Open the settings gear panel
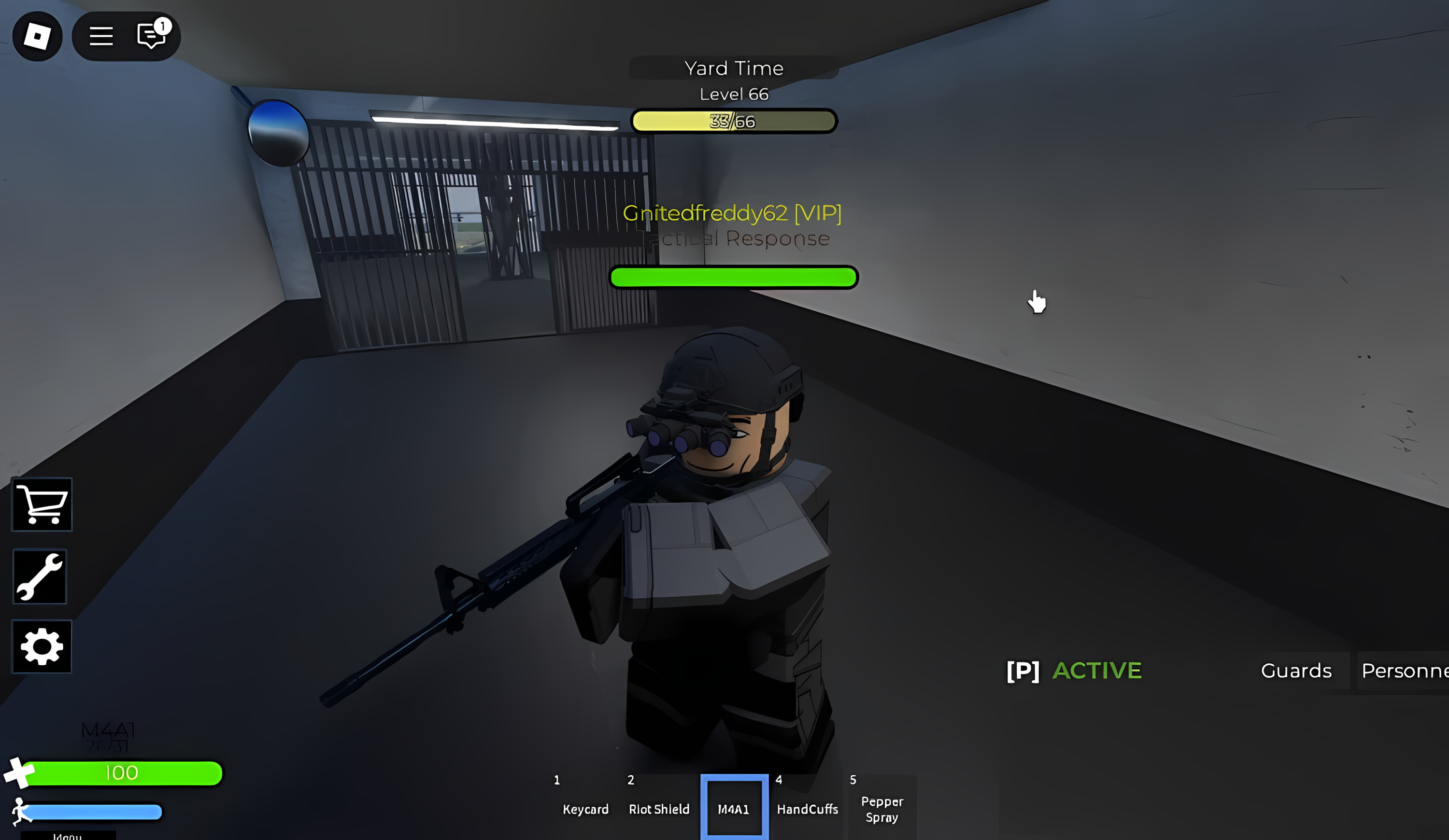 42,646
